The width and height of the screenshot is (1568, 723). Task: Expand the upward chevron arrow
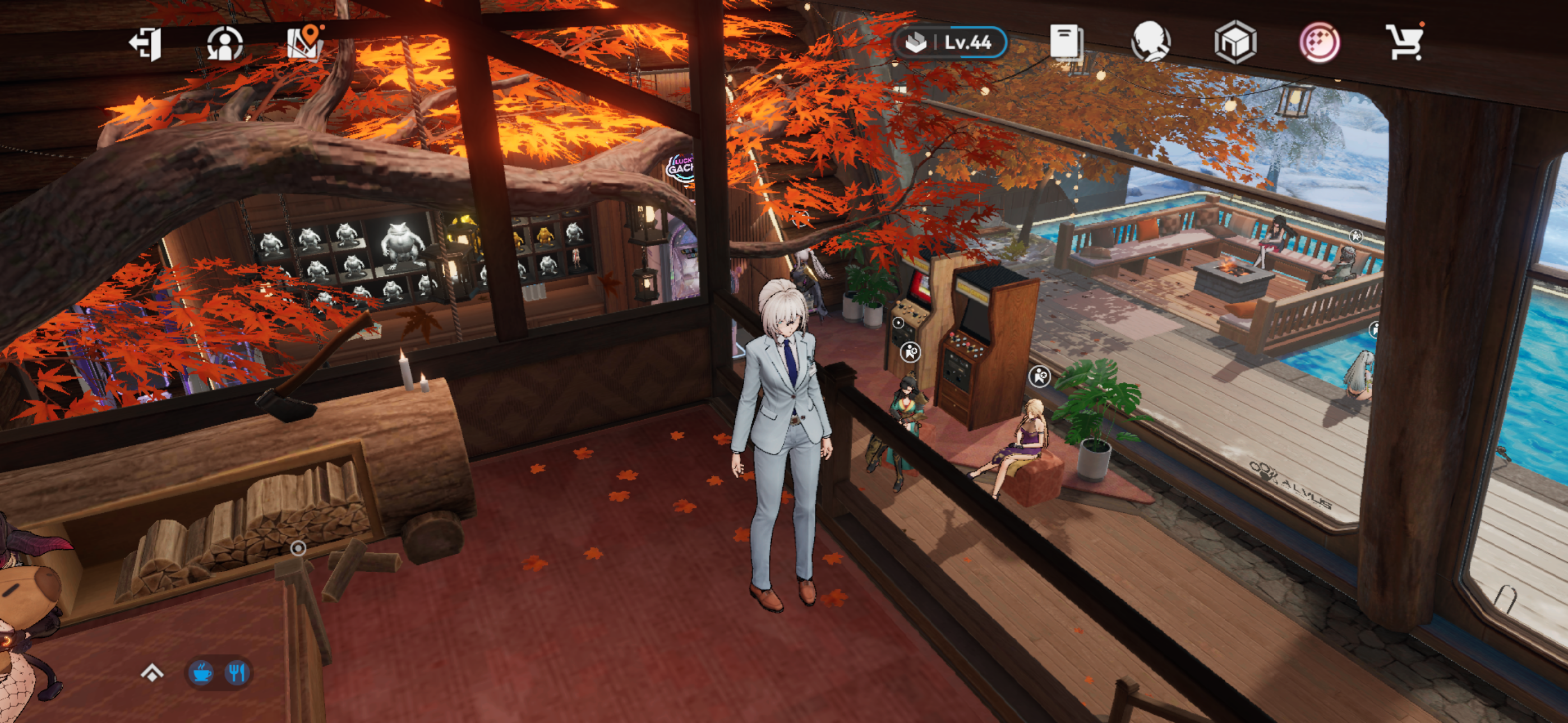152,673
